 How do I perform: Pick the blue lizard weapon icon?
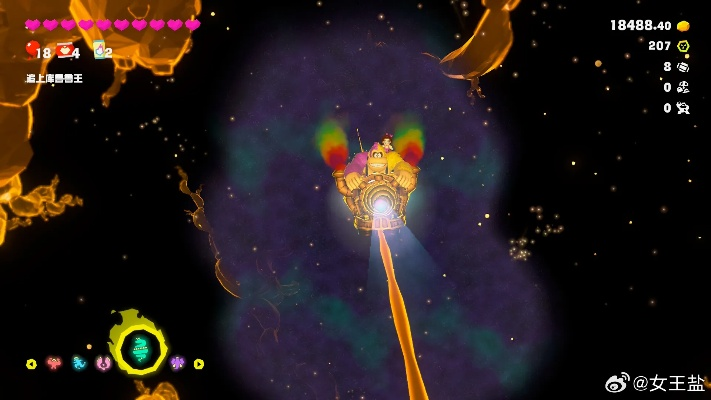[79, 363]
